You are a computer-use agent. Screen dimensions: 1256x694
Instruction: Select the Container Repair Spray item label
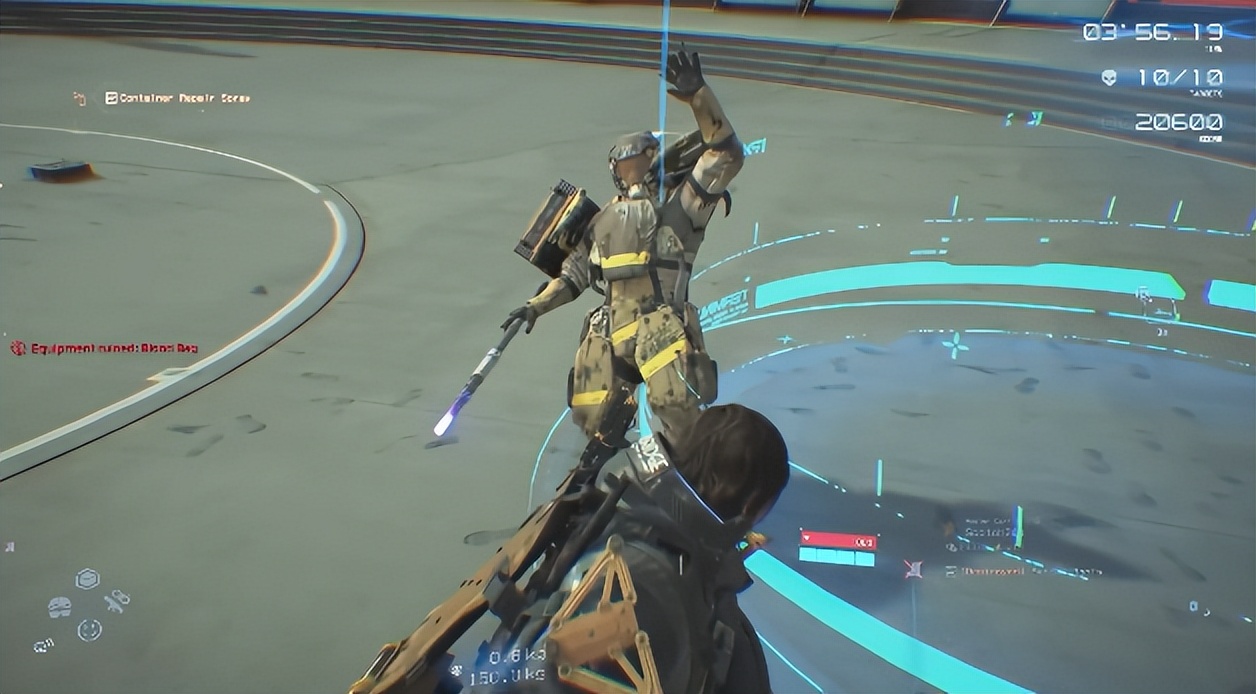coord(177,98)
